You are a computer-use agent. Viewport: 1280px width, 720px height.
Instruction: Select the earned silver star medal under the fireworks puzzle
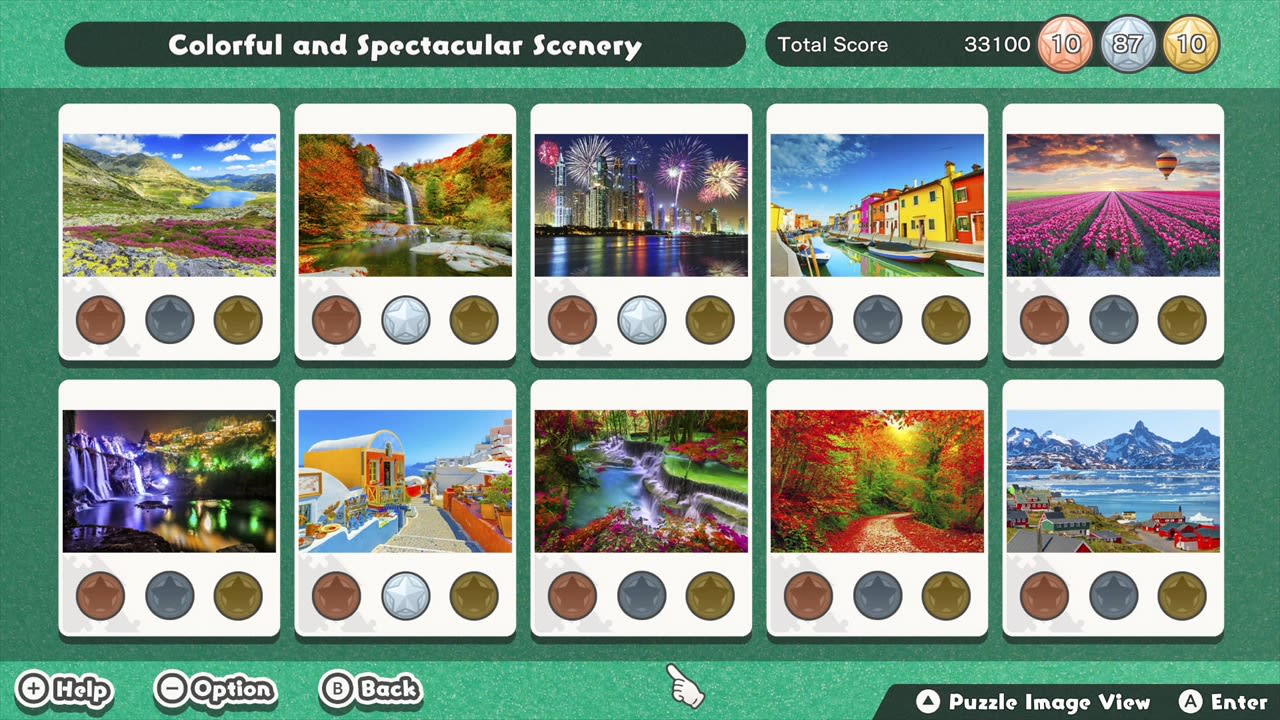[641, 320]
